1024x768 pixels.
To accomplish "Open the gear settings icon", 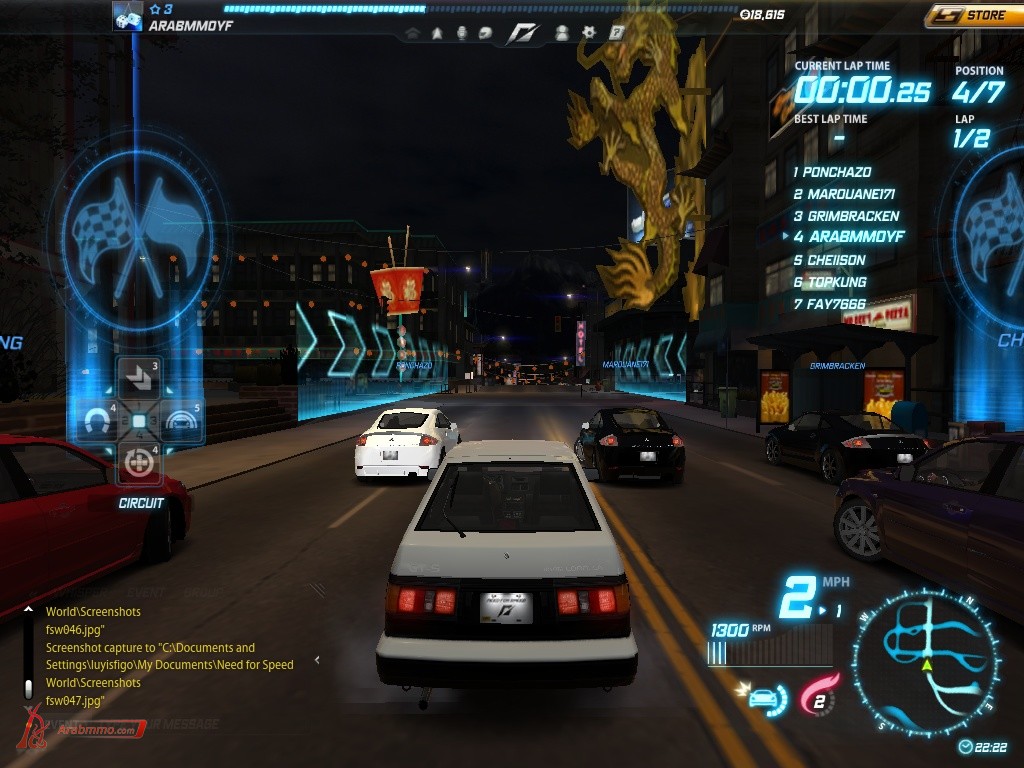I will (589, 33).
